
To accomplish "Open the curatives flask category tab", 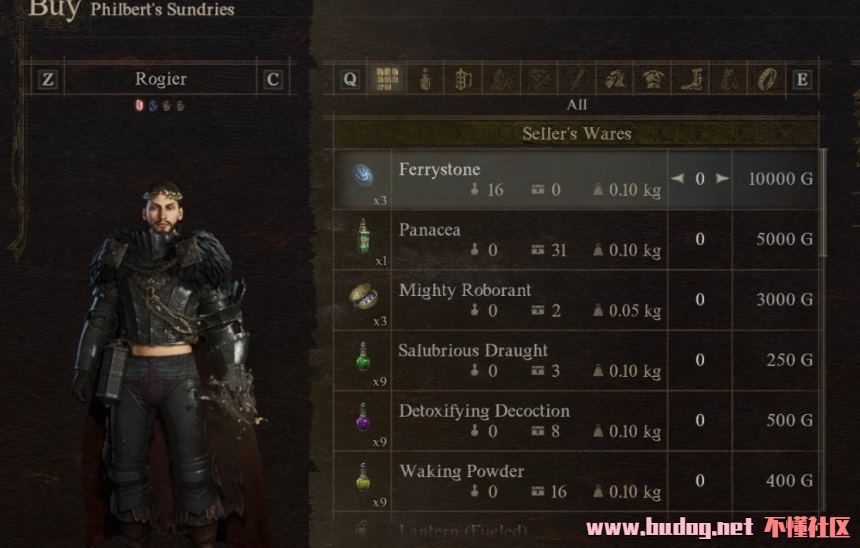I will click(424, 80).
